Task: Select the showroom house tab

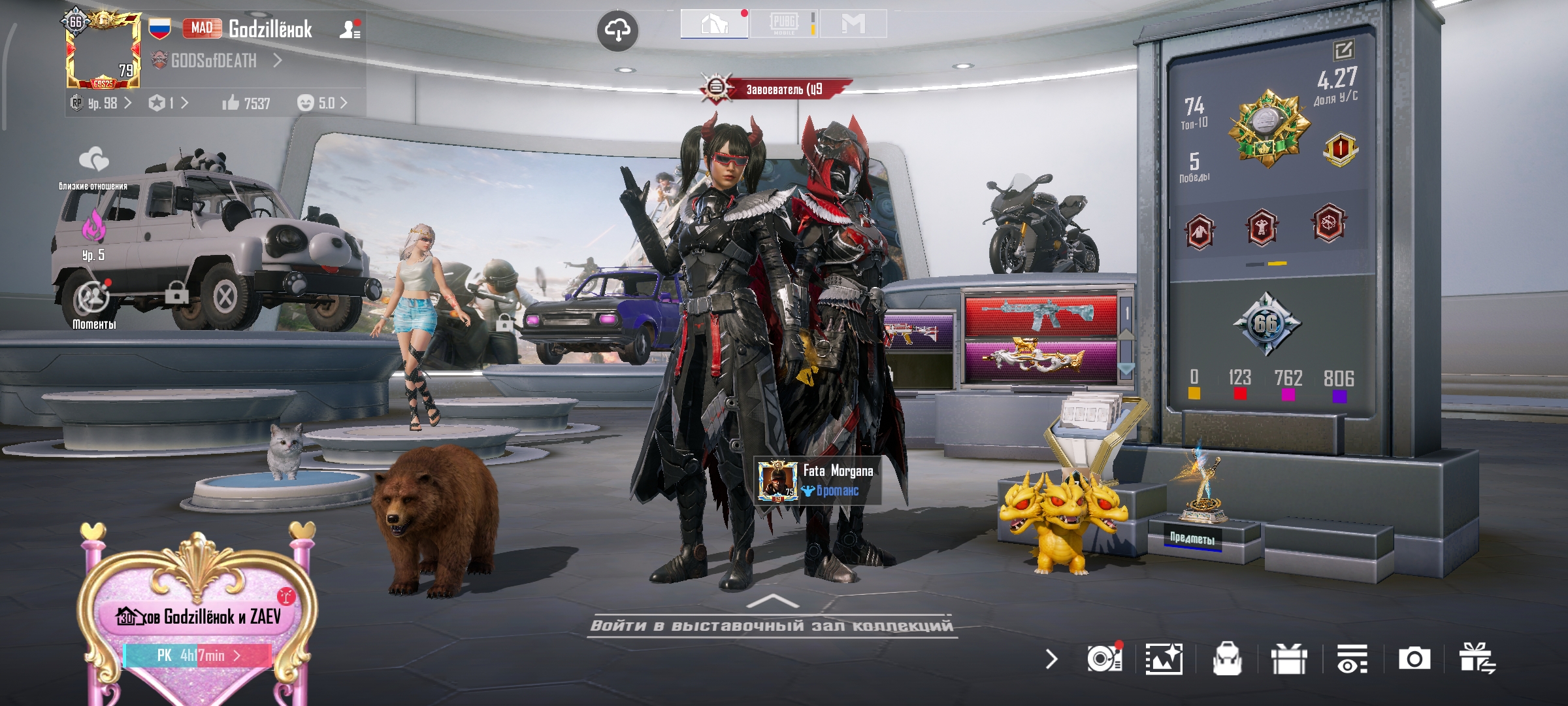Action: pyautogui.click(x=714, y=24)
